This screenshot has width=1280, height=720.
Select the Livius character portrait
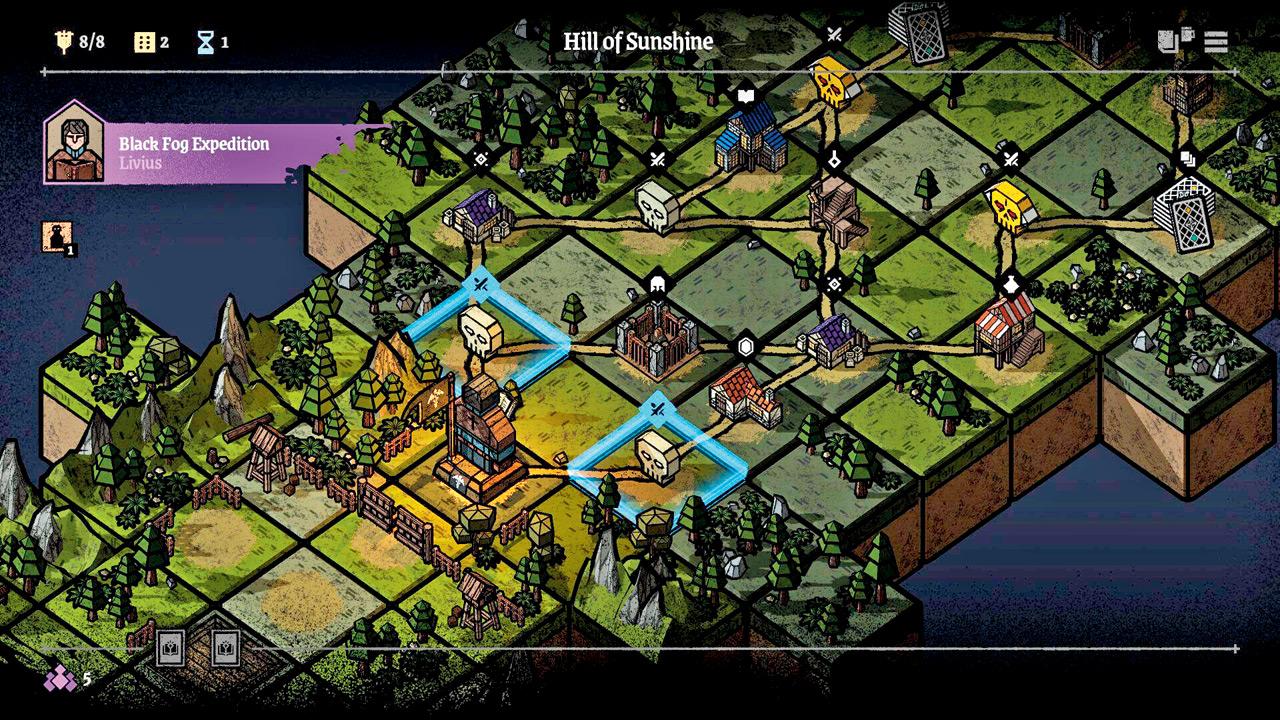pos(75,143)
